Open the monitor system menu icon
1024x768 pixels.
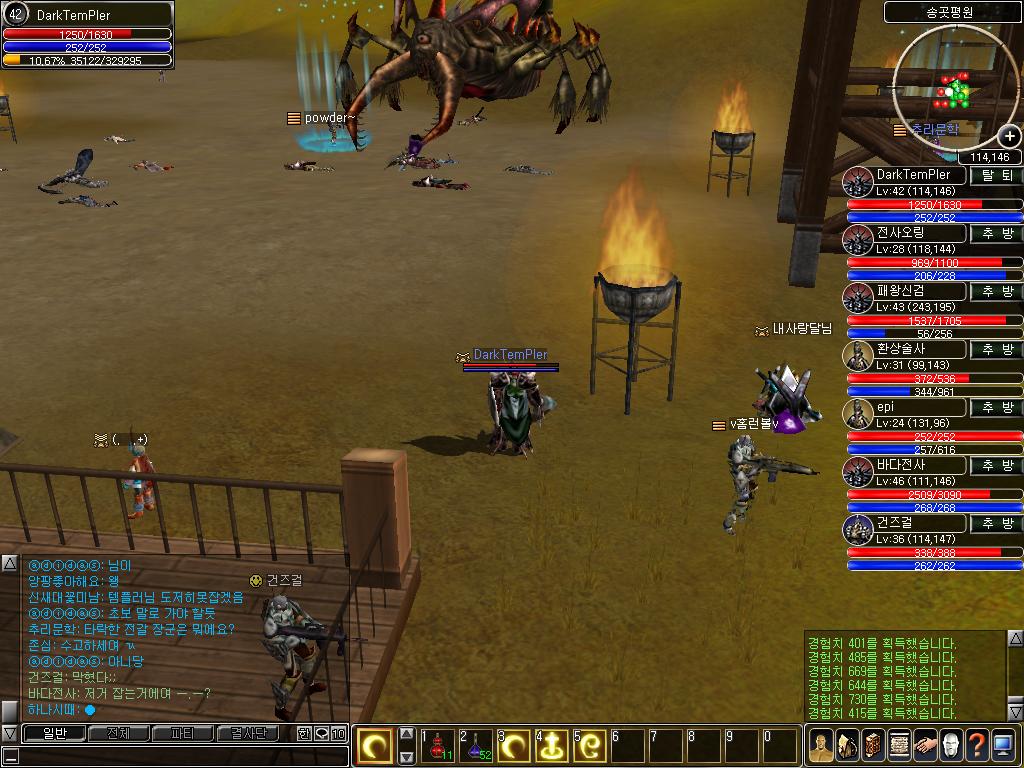pos(1003,745)
